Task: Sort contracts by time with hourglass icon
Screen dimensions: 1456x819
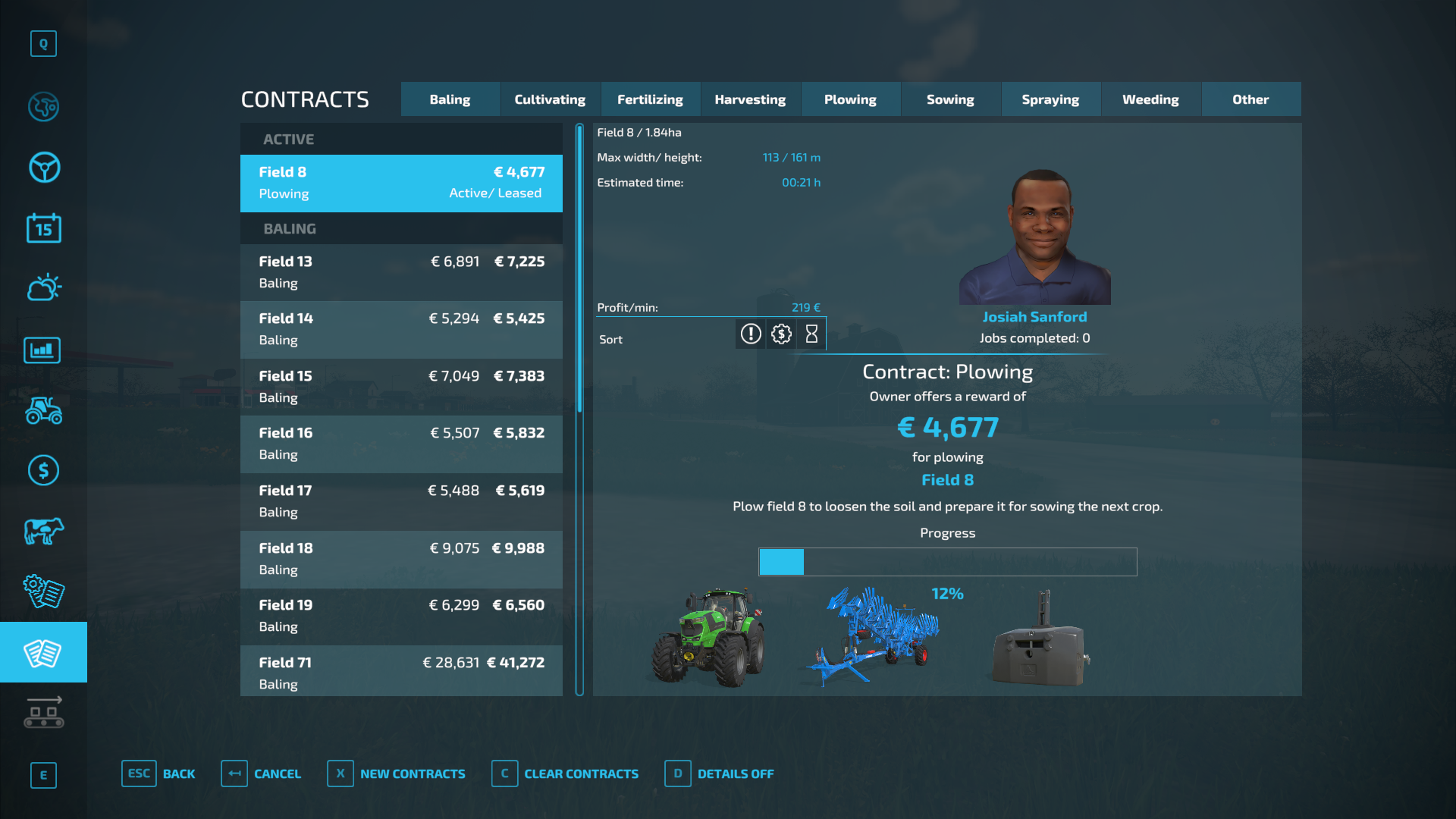Action: tap(811, 334)
